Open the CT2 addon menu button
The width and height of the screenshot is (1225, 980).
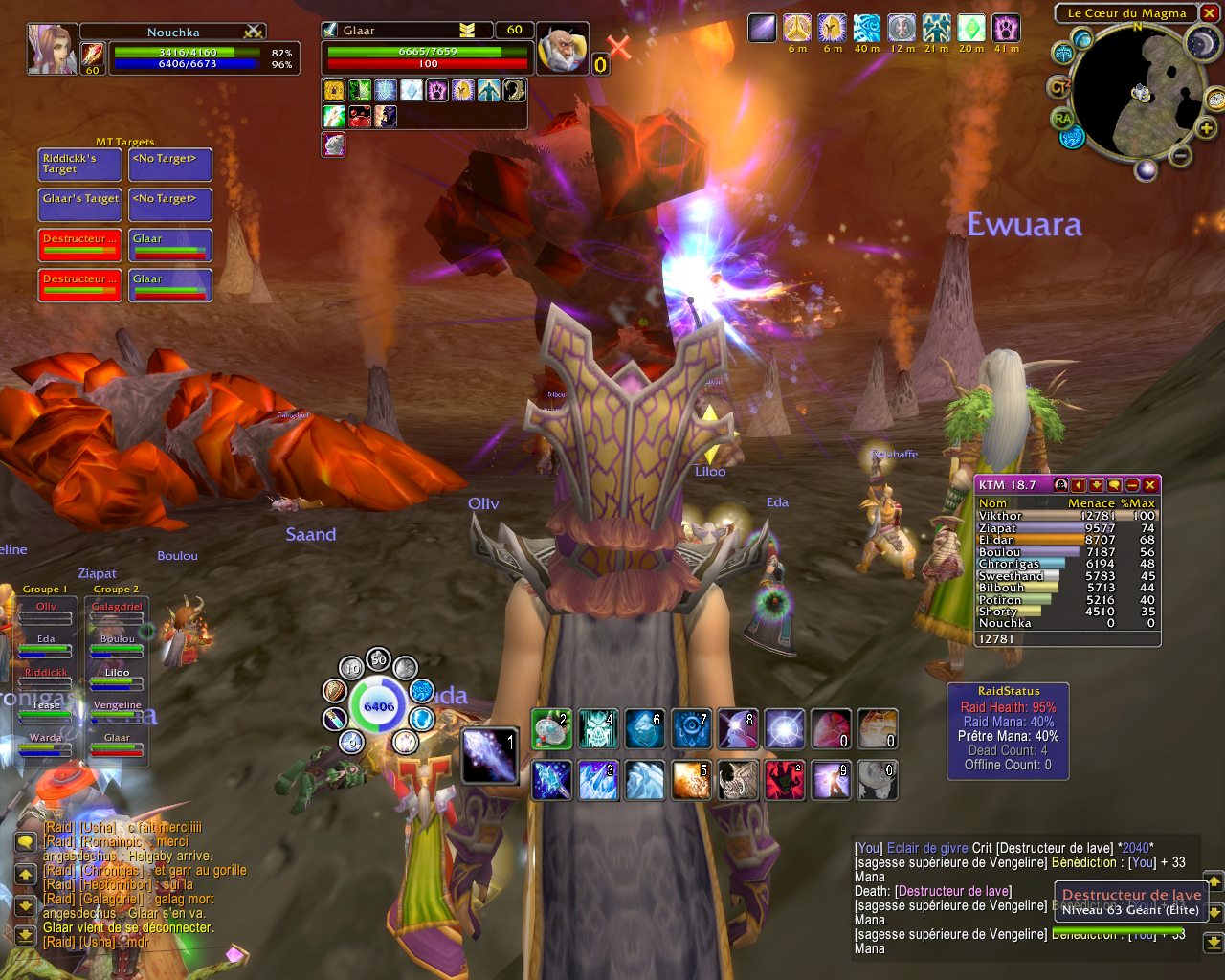click(1059, 88)
